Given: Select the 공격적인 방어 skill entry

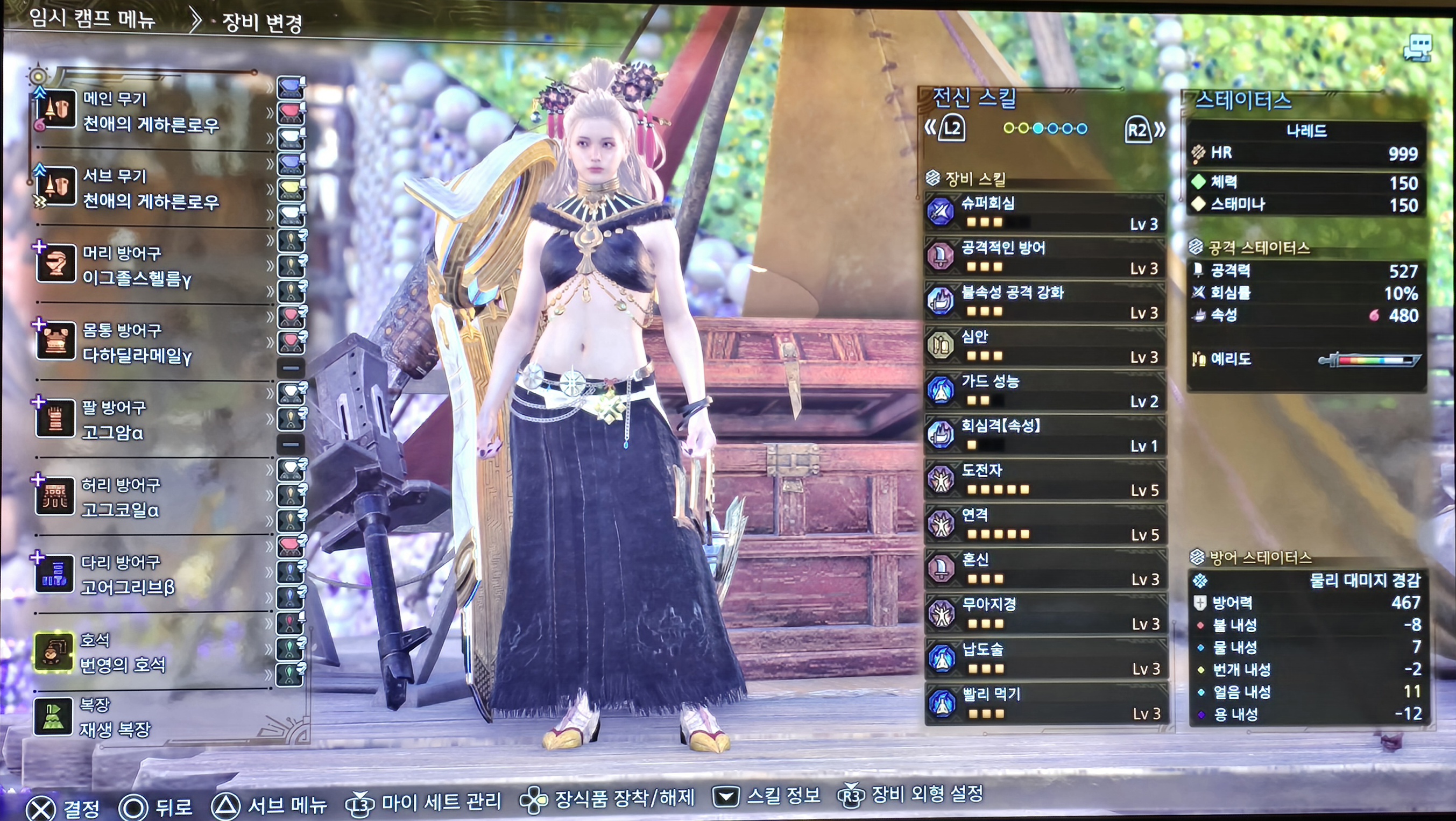Looking at the screenshot, I should pos(1044,257).
